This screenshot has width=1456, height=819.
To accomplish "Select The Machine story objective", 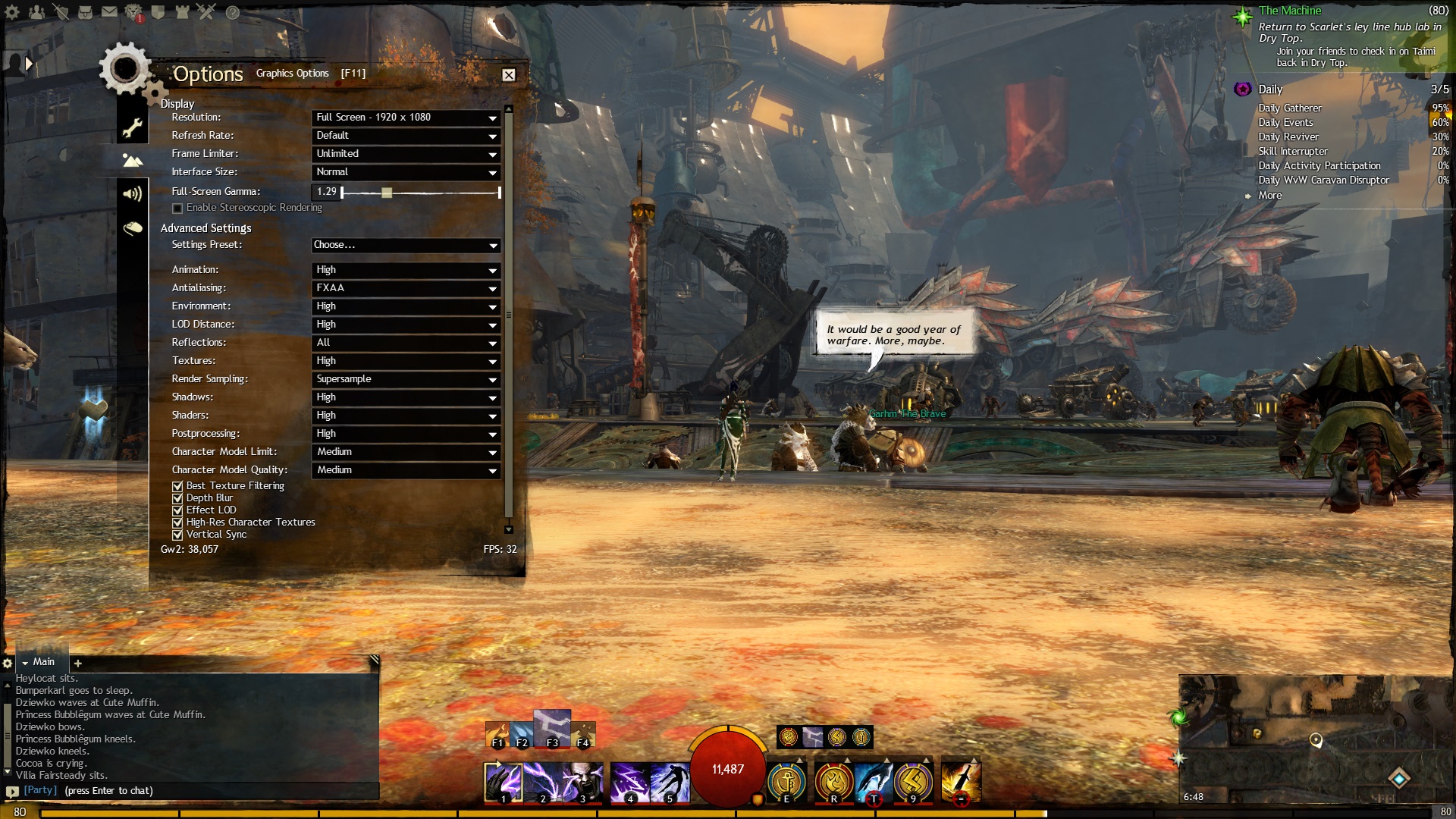I will (1289, 11).
